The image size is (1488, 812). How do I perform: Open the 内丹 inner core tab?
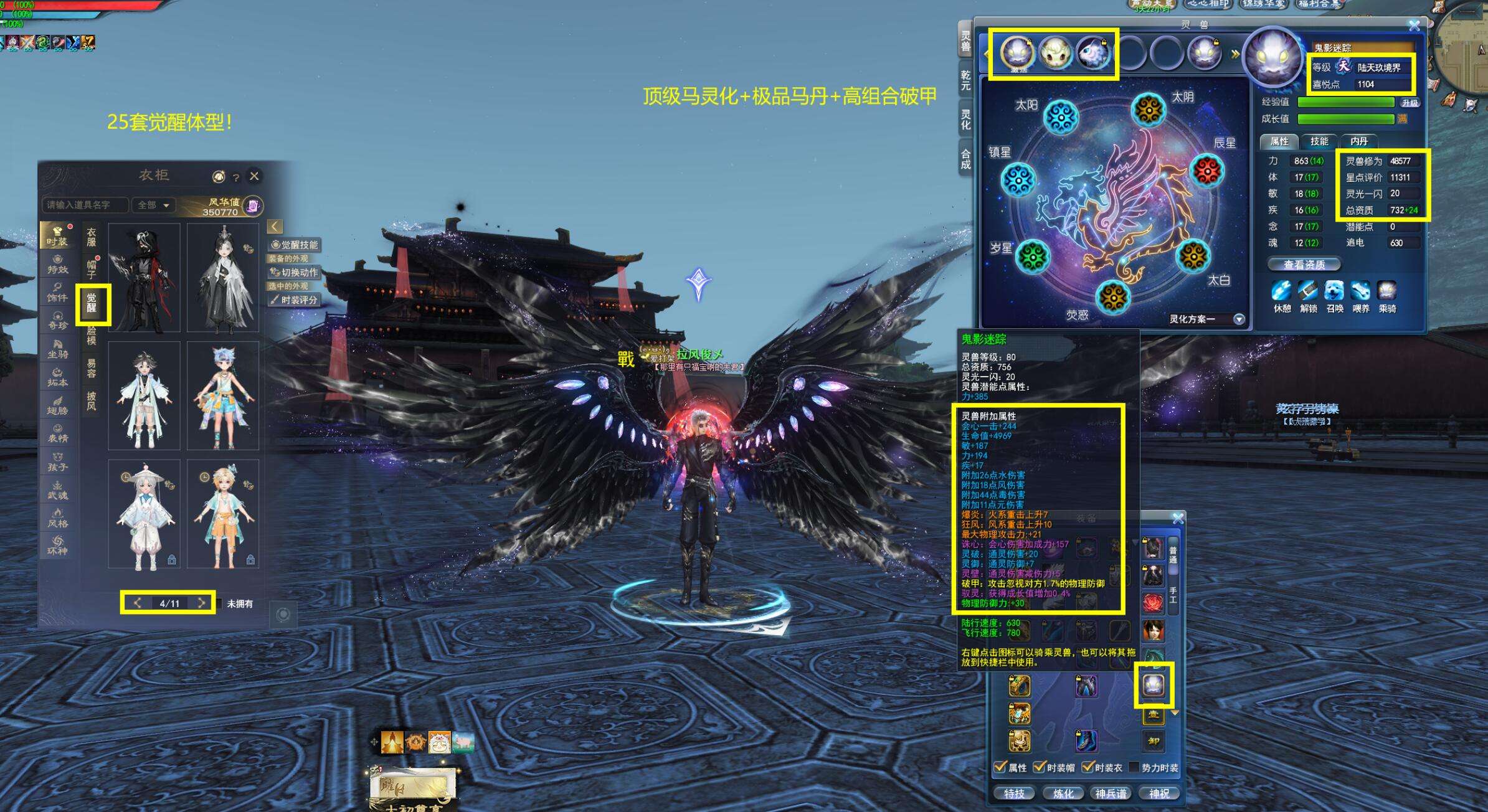point(1358,141)
